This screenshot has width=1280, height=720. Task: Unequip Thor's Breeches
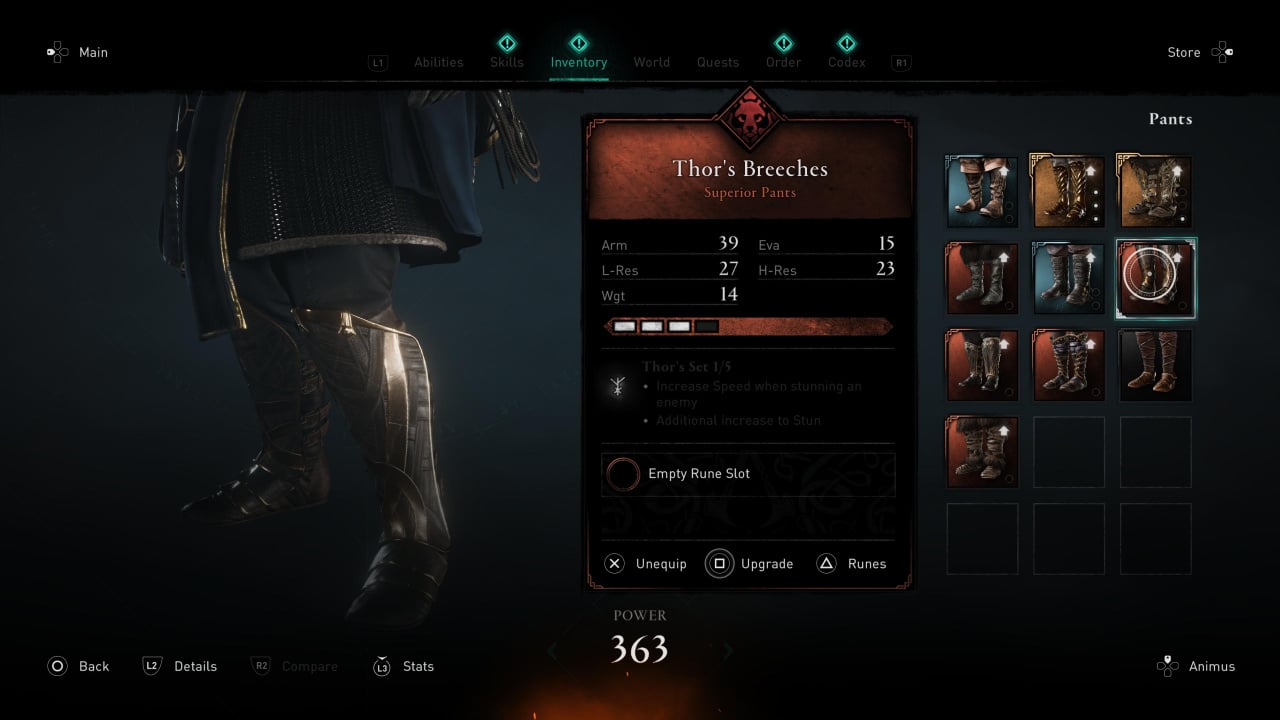click(646, 564)
